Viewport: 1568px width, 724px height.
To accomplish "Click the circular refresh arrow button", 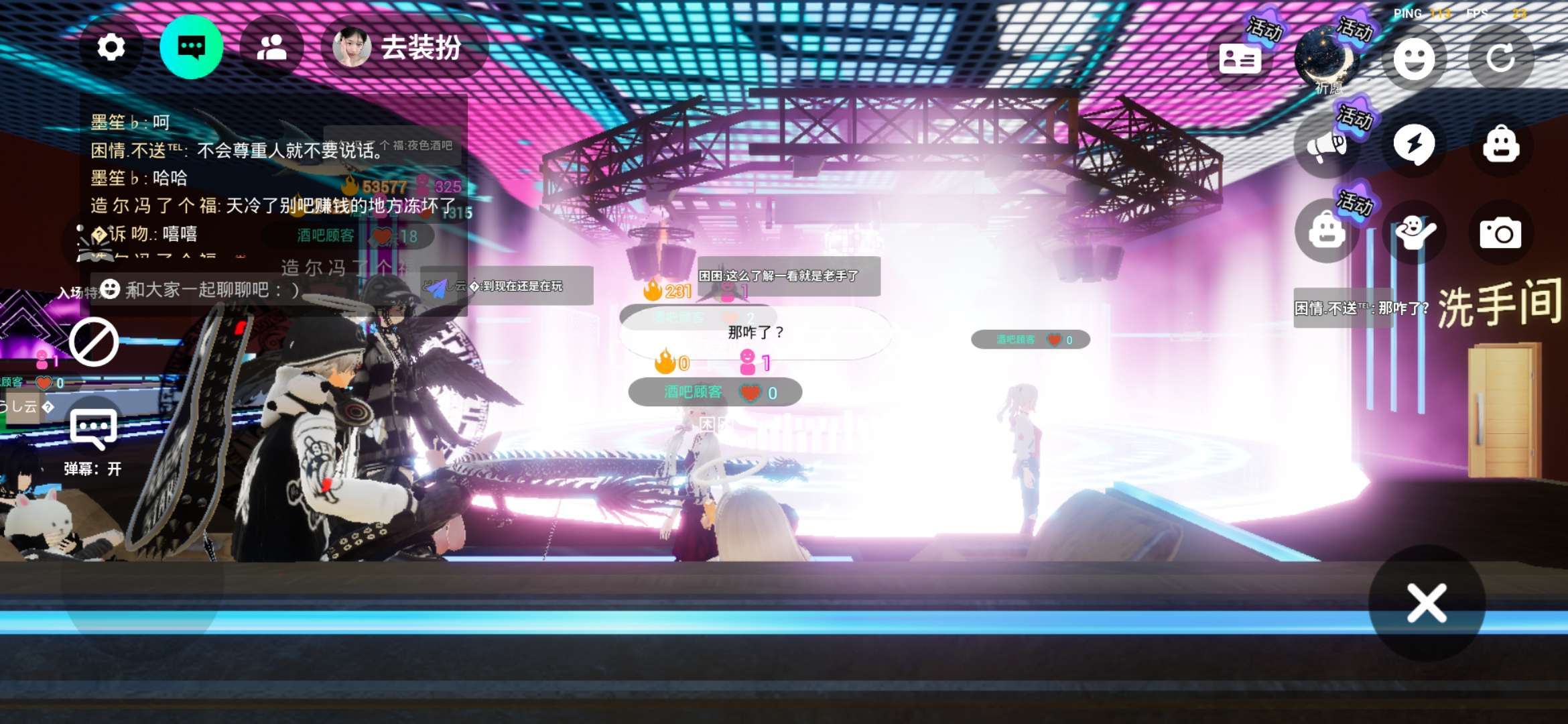I will point(1501,59).
